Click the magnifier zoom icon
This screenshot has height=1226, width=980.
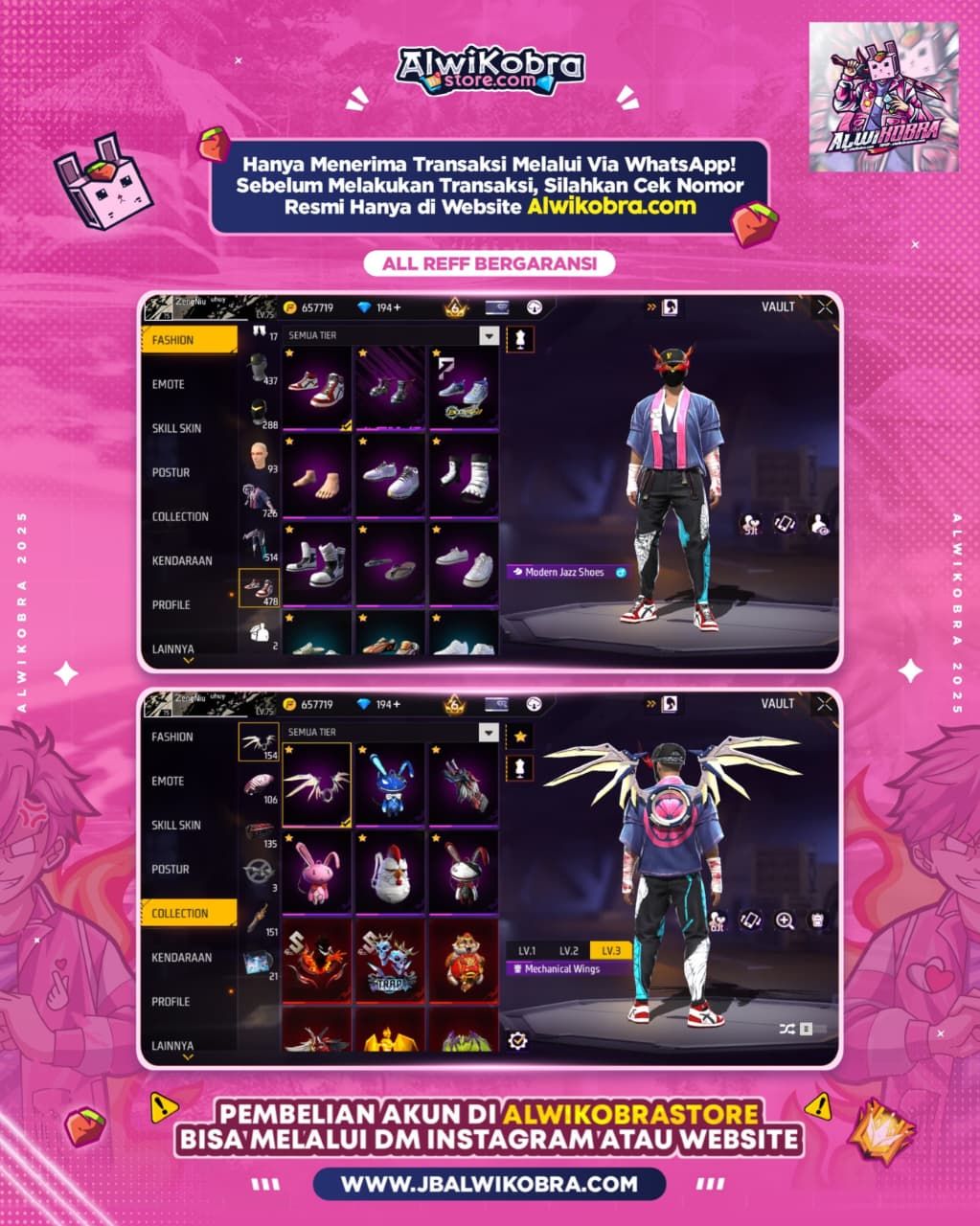(785, 920)
